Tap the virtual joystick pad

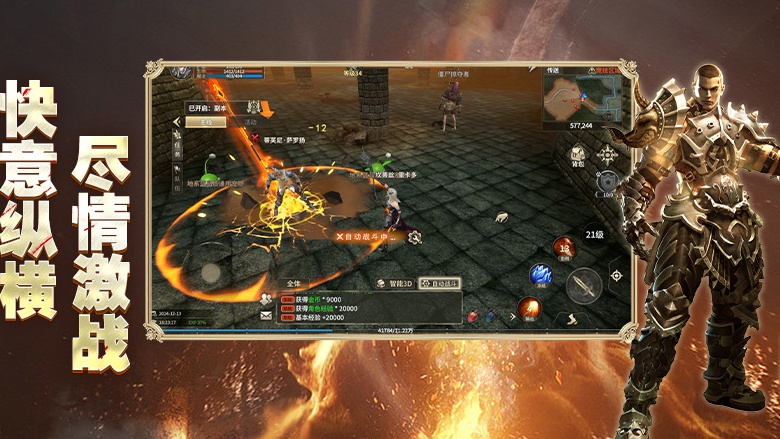210,272
